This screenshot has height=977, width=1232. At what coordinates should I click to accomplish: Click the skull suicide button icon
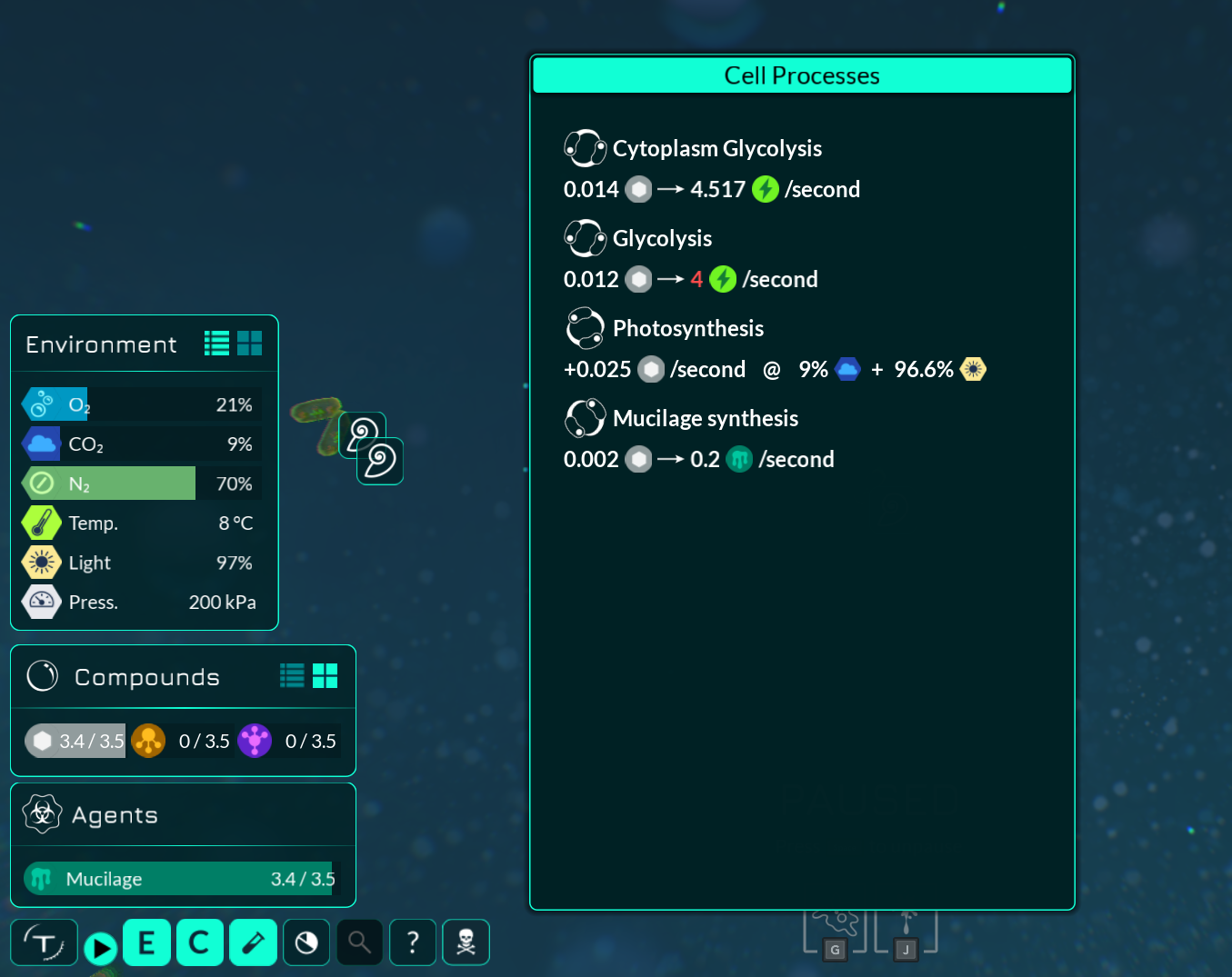click(466, 942)
